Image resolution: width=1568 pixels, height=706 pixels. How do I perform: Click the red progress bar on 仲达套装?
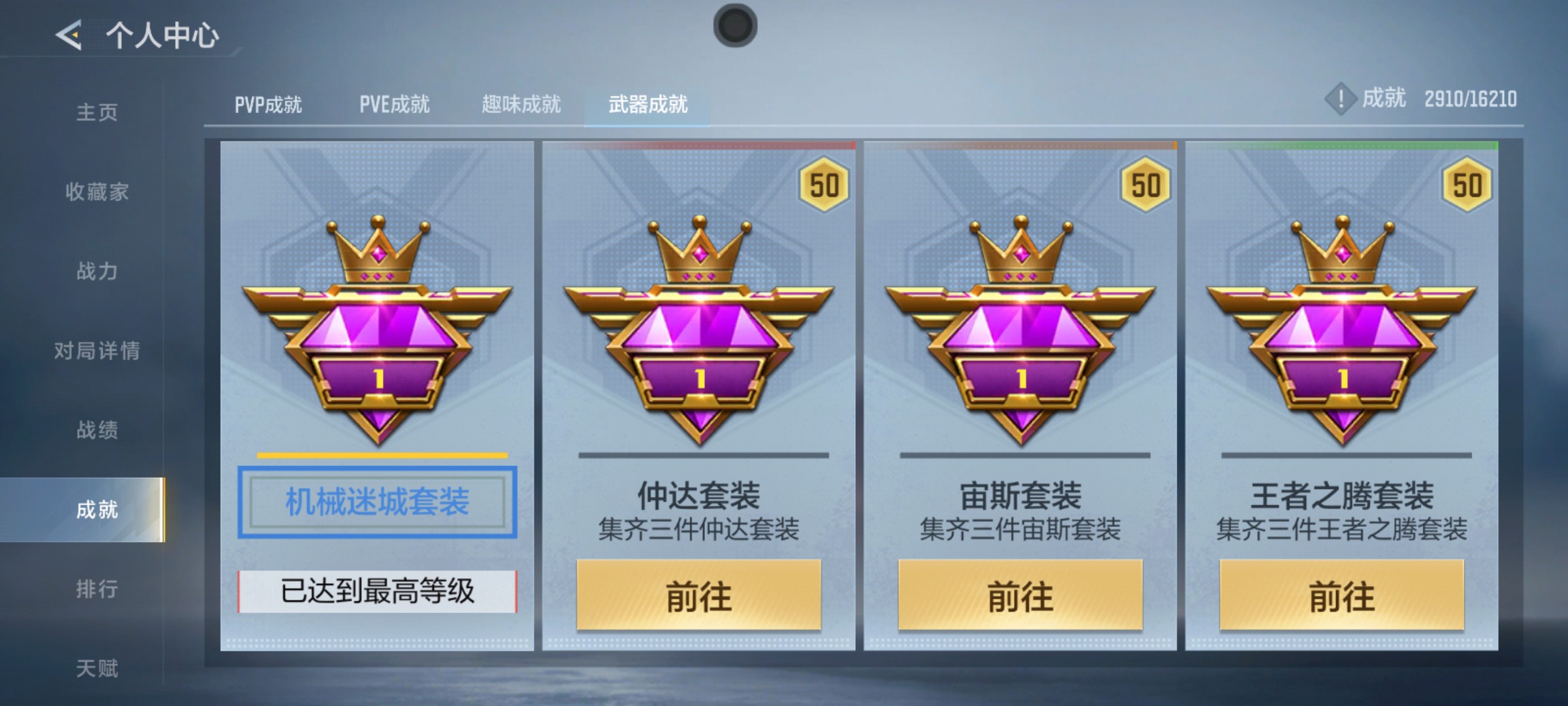699,146
